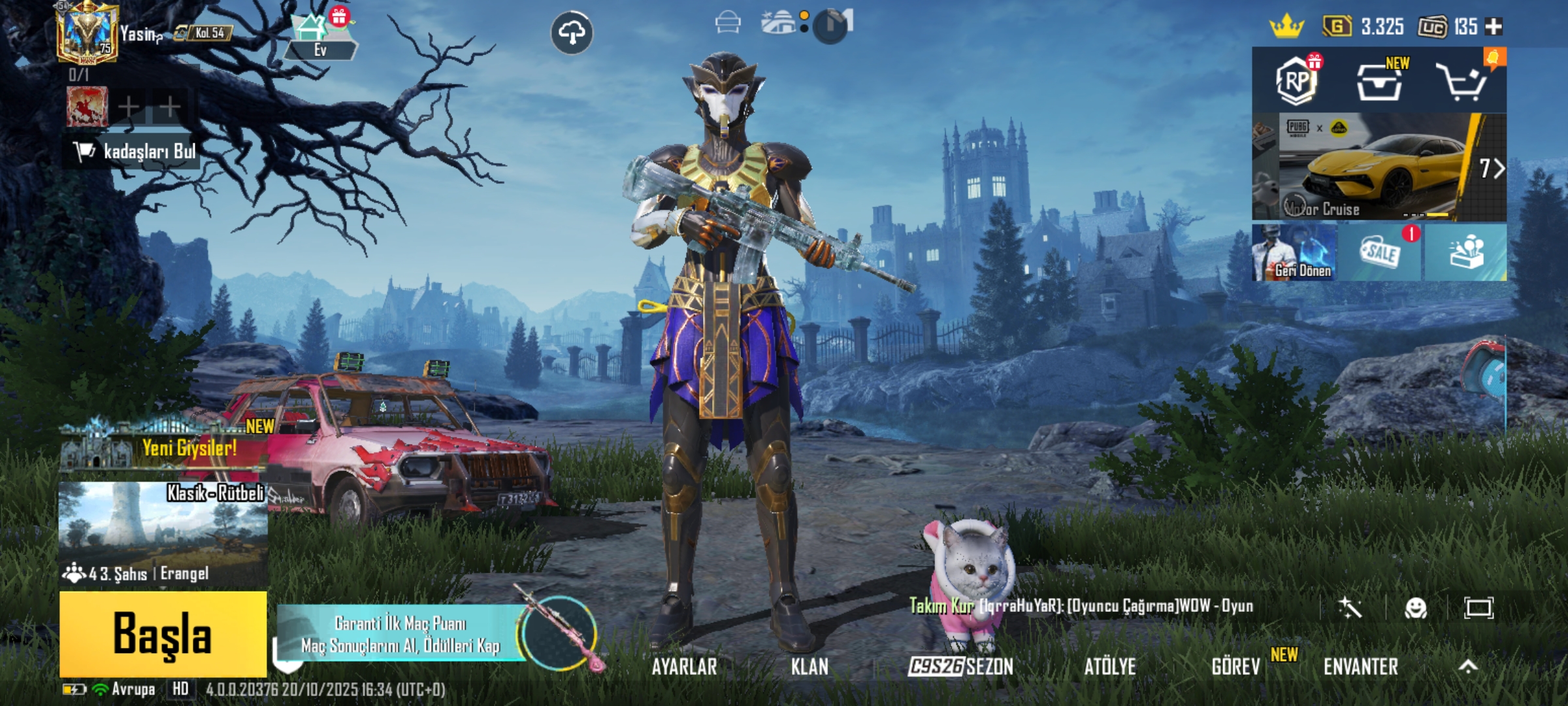Open the ENVANTER inventory
This screenshot has width=1568, height=706.
(x=1361, y=667)
